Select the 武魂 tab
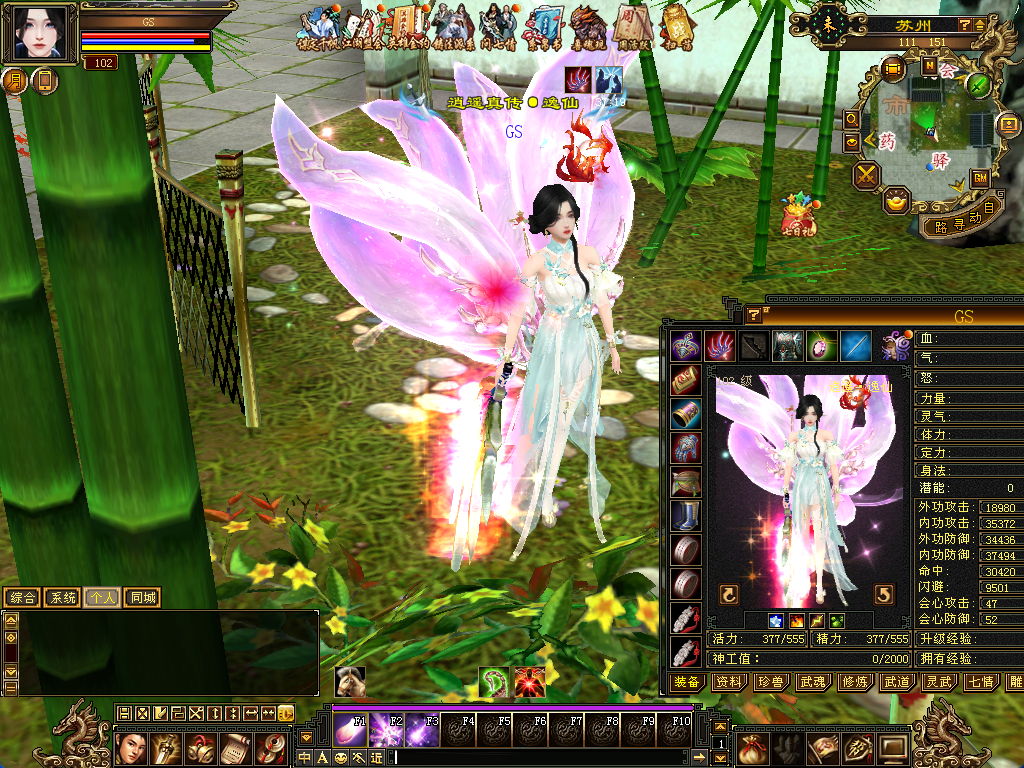 tap(813, 682)
